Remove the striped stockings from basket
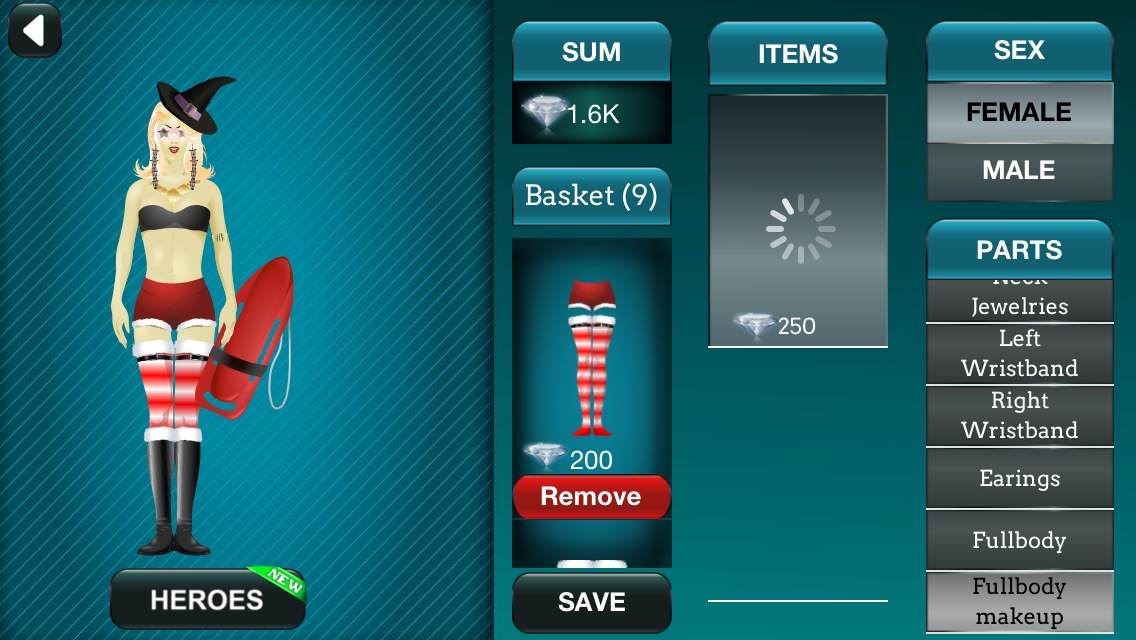Image resolution: width=1136 pixels, height=640 pixels. (x=591, y=497)
